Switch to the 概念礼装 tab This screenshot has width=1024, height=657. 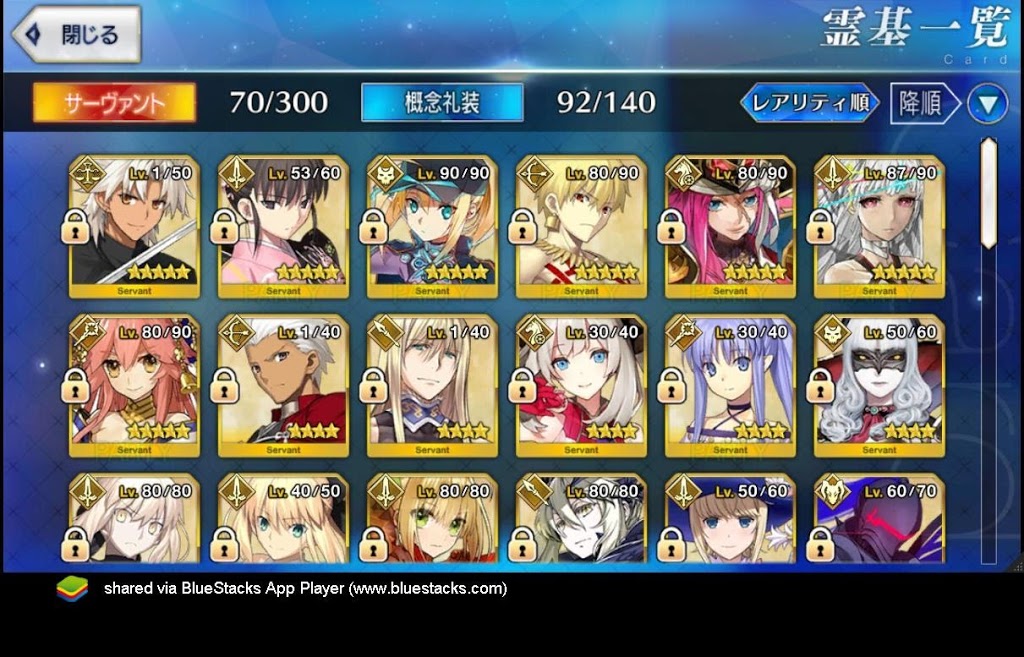(x=442, y=102)
